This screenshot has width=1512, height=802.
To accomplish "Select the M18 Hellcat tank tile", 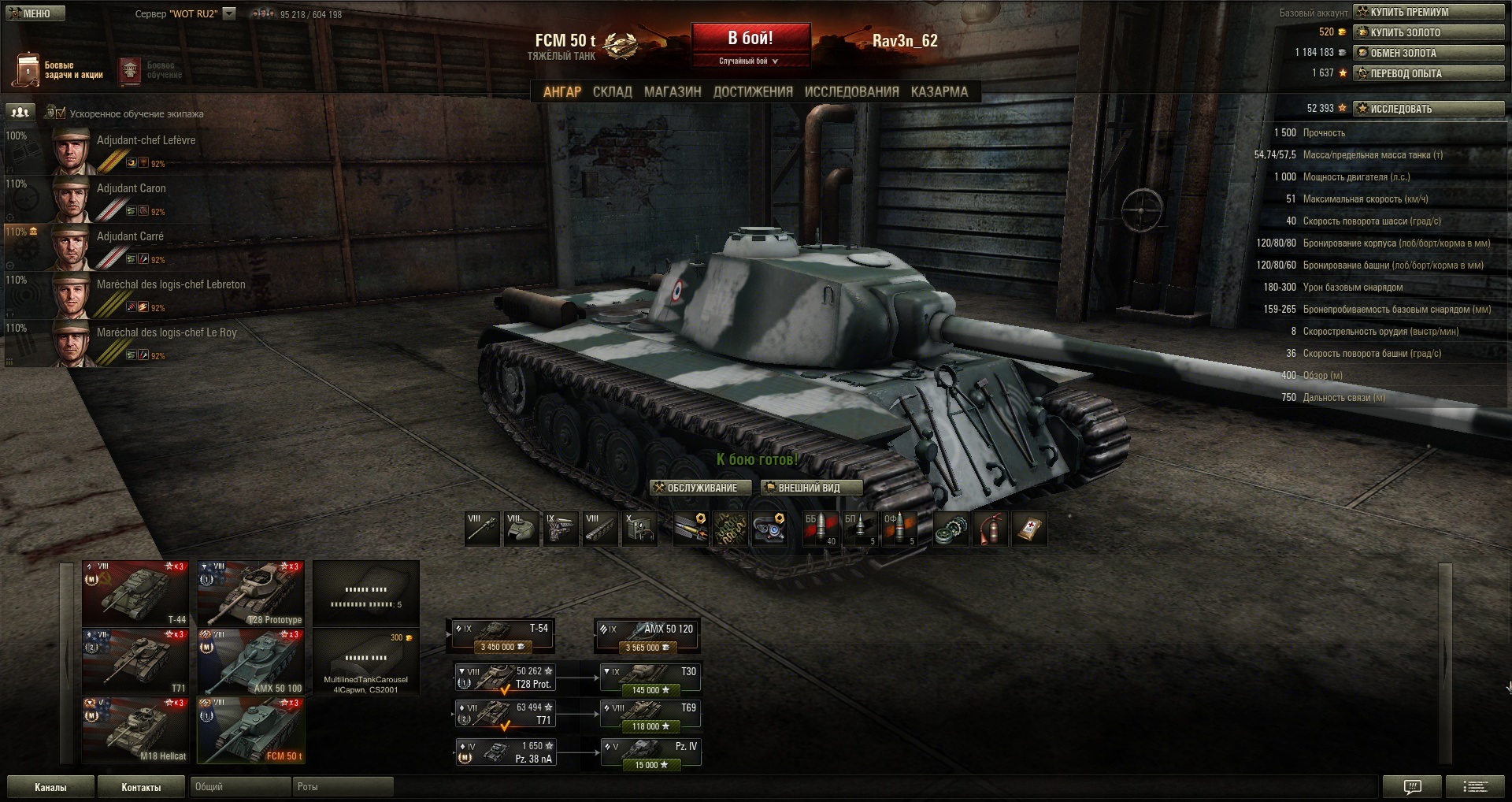I will 135,730.
